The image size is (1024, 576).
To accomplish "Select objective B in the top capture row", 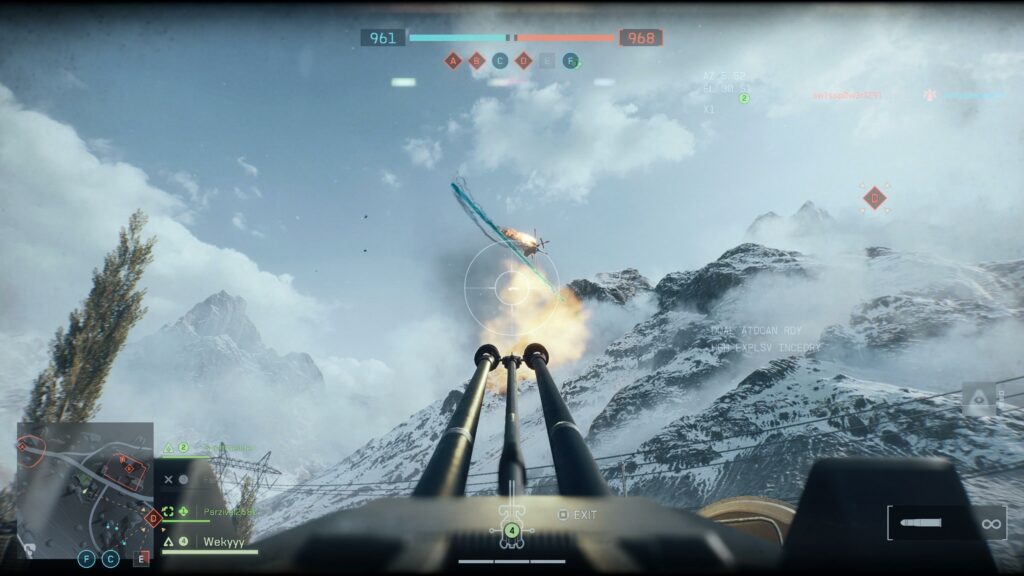I will coord(476,61).
